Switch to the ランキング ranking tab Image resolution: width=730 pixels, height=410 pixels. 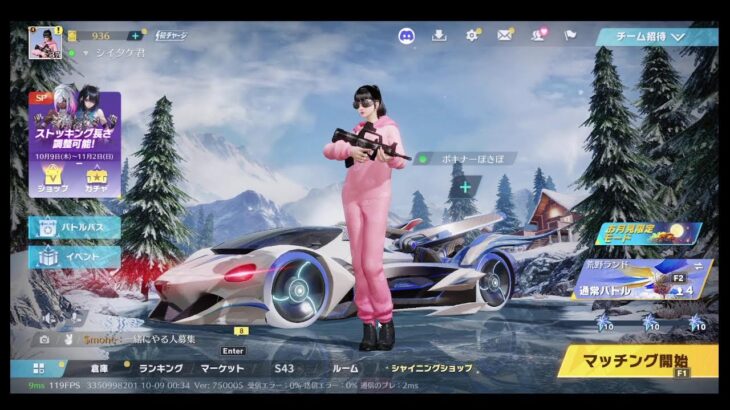(160, 368)
